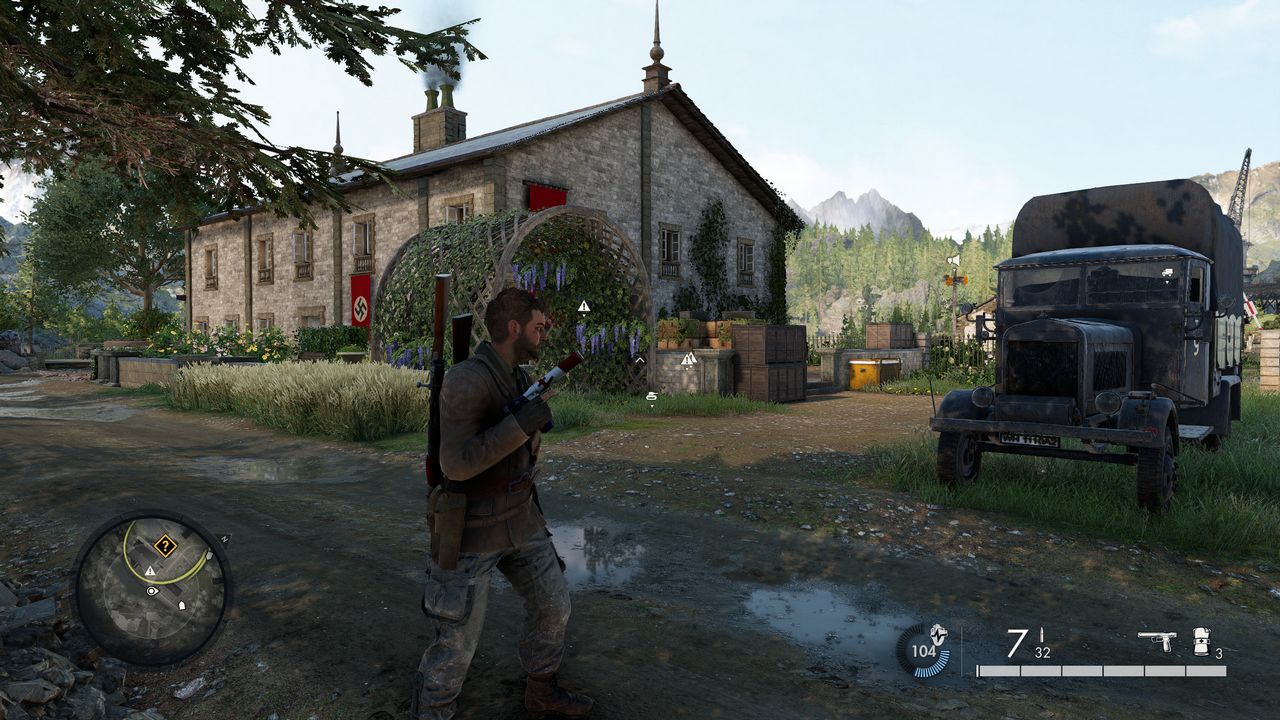Open the circular minimap
Screen dimensions: 1280x720
pos(152,588)
